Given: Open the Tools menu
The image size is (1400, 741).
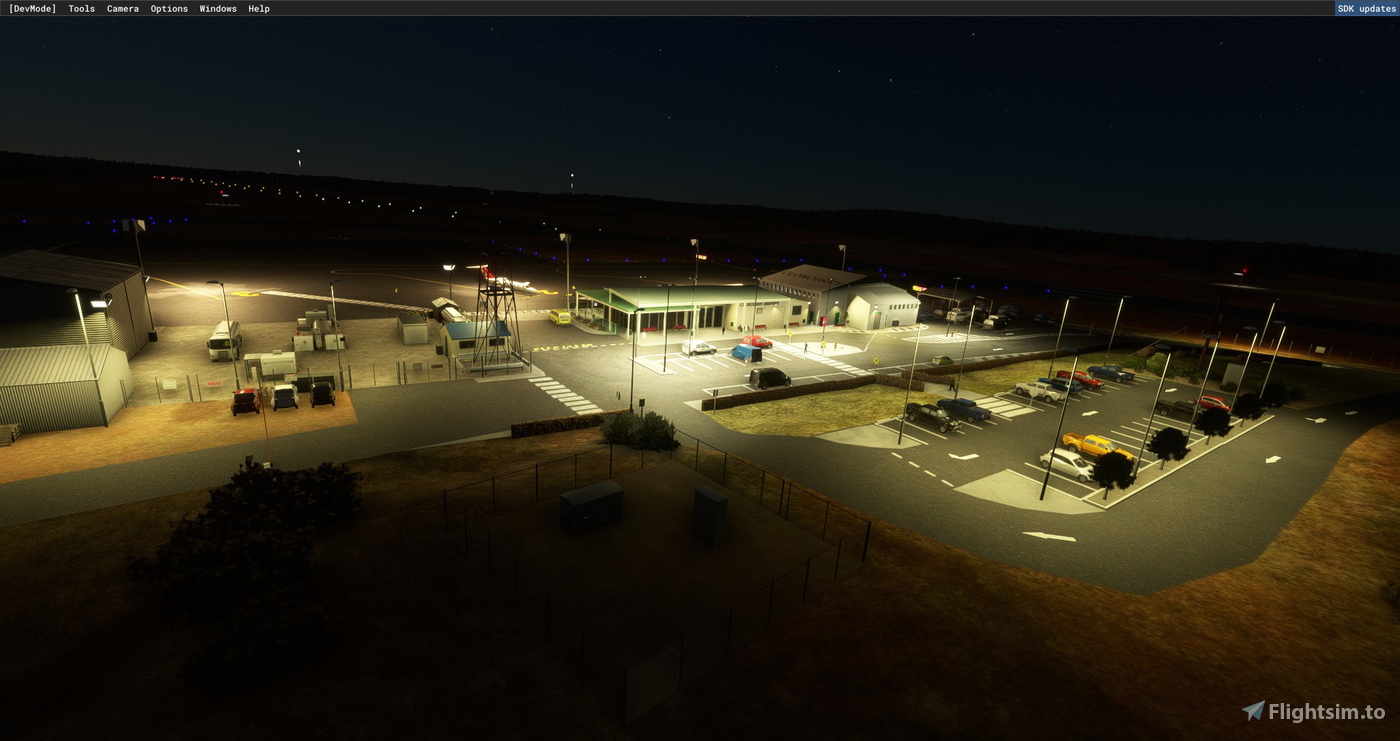Looking at the screenshot, I should click(x=80, y=8).
